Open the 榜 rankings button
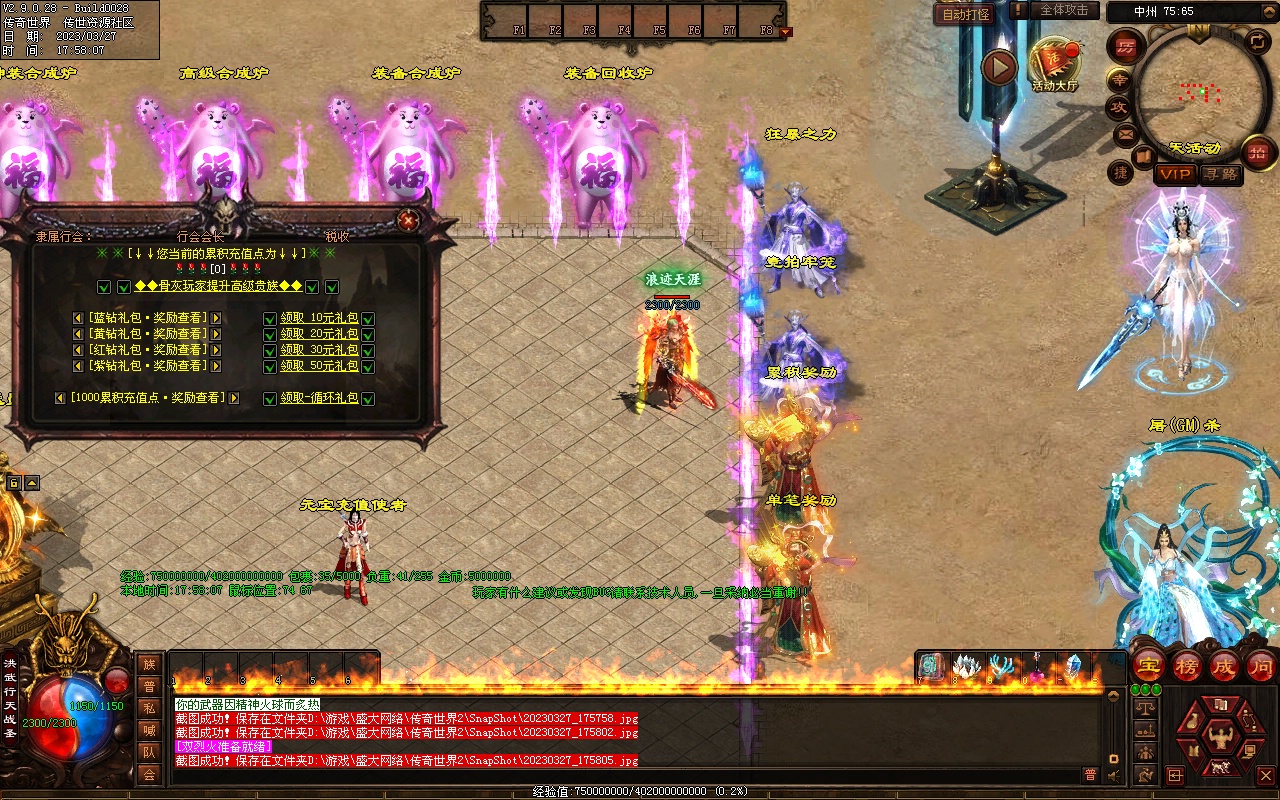 click(1187, 665)
